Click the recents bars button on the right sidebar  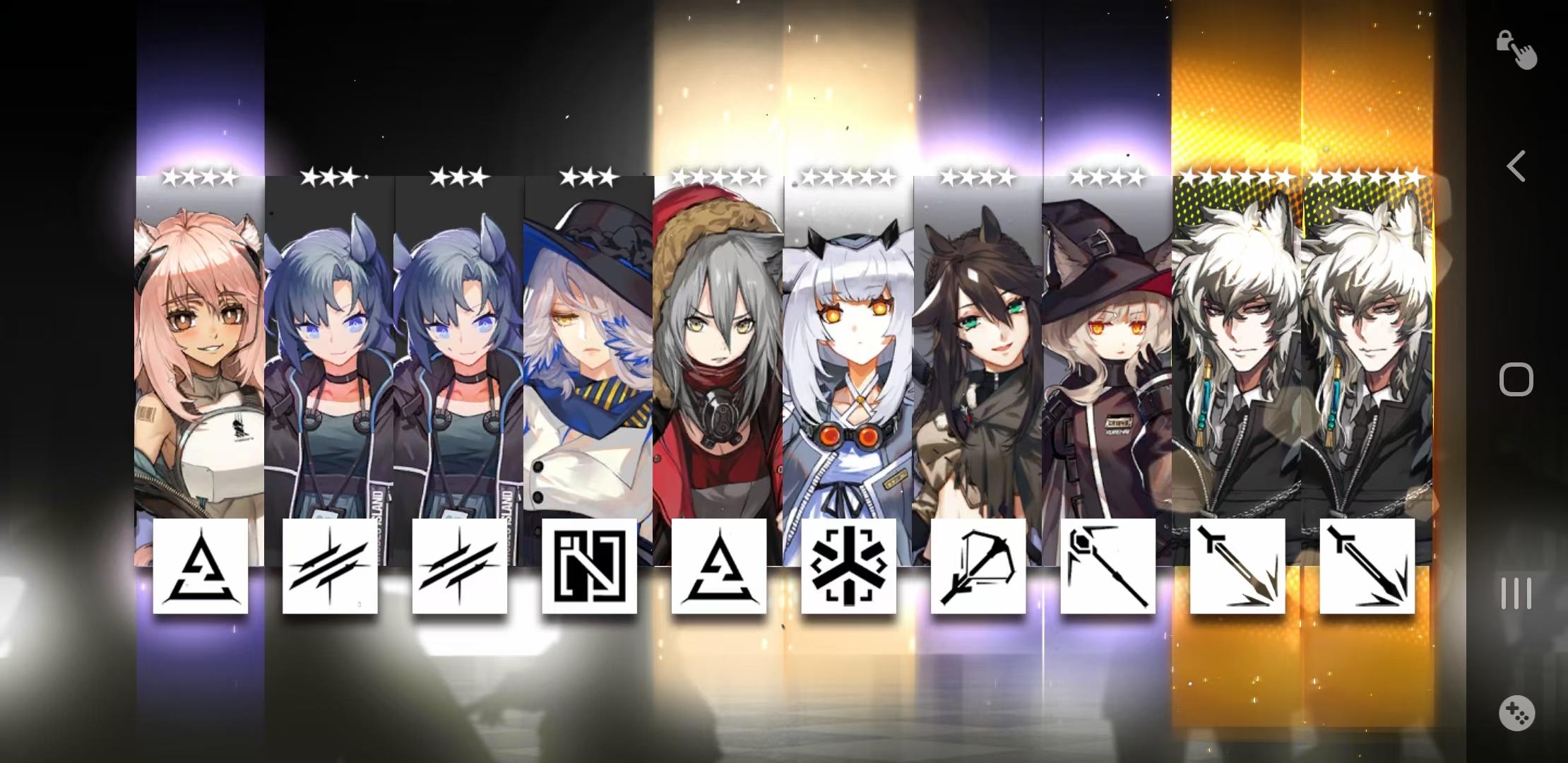point(1514,593)
